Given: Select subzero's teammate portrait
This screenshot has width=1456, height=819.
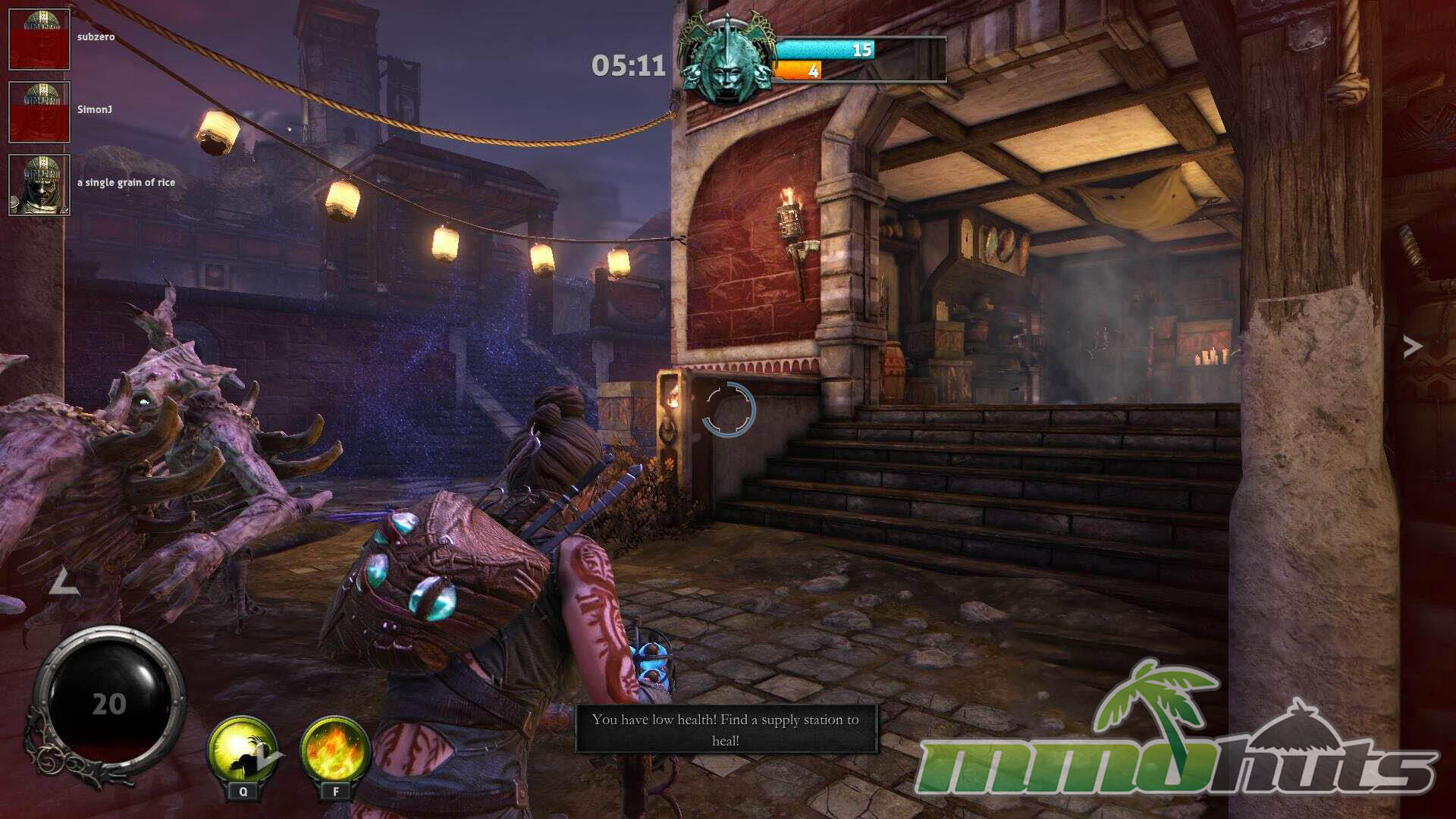Looking at the screenshot, I should point(39,39).
